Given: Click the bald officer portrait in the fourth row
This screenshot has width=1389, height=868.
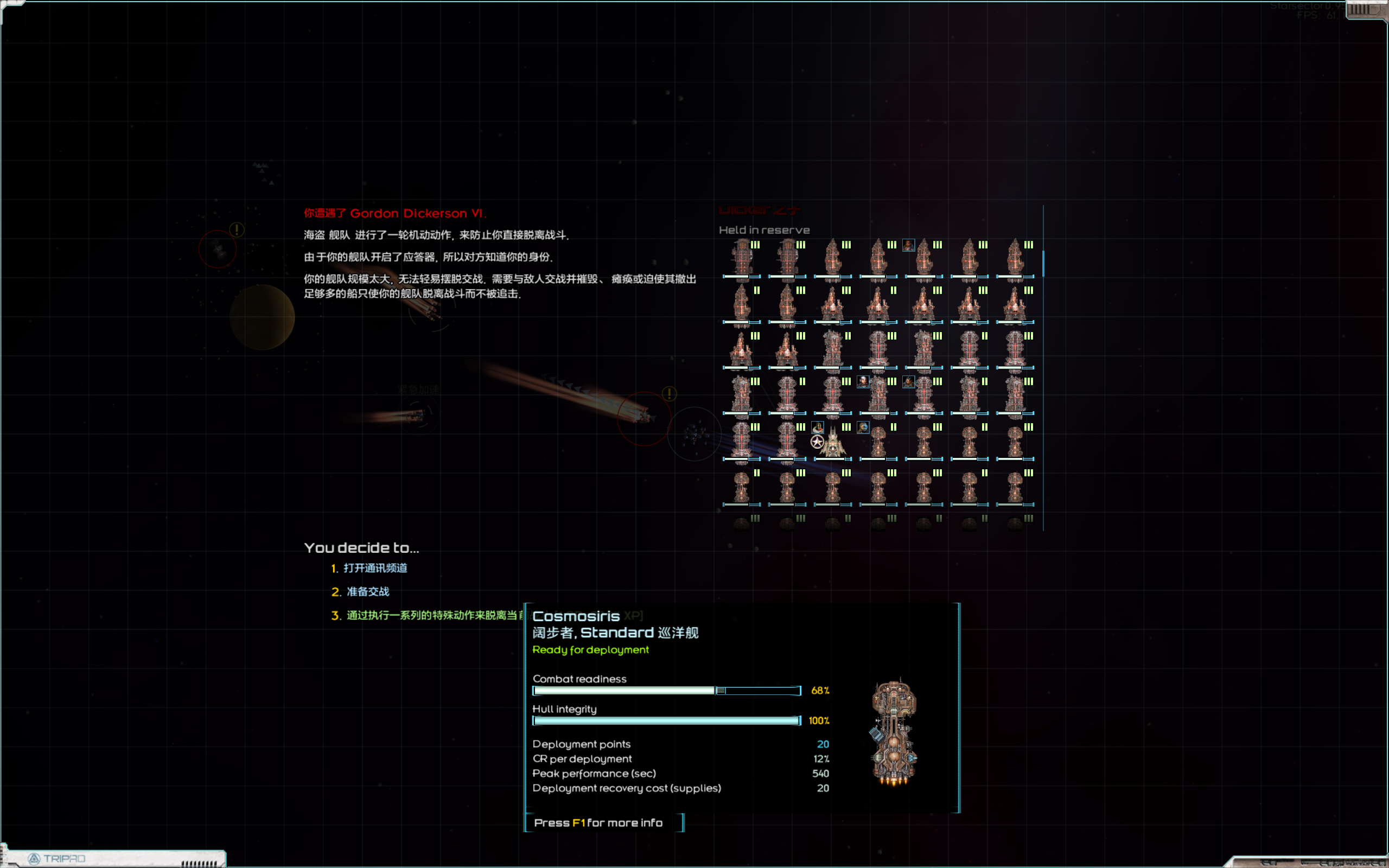Looking at the screenshot, I should point(863,382).
